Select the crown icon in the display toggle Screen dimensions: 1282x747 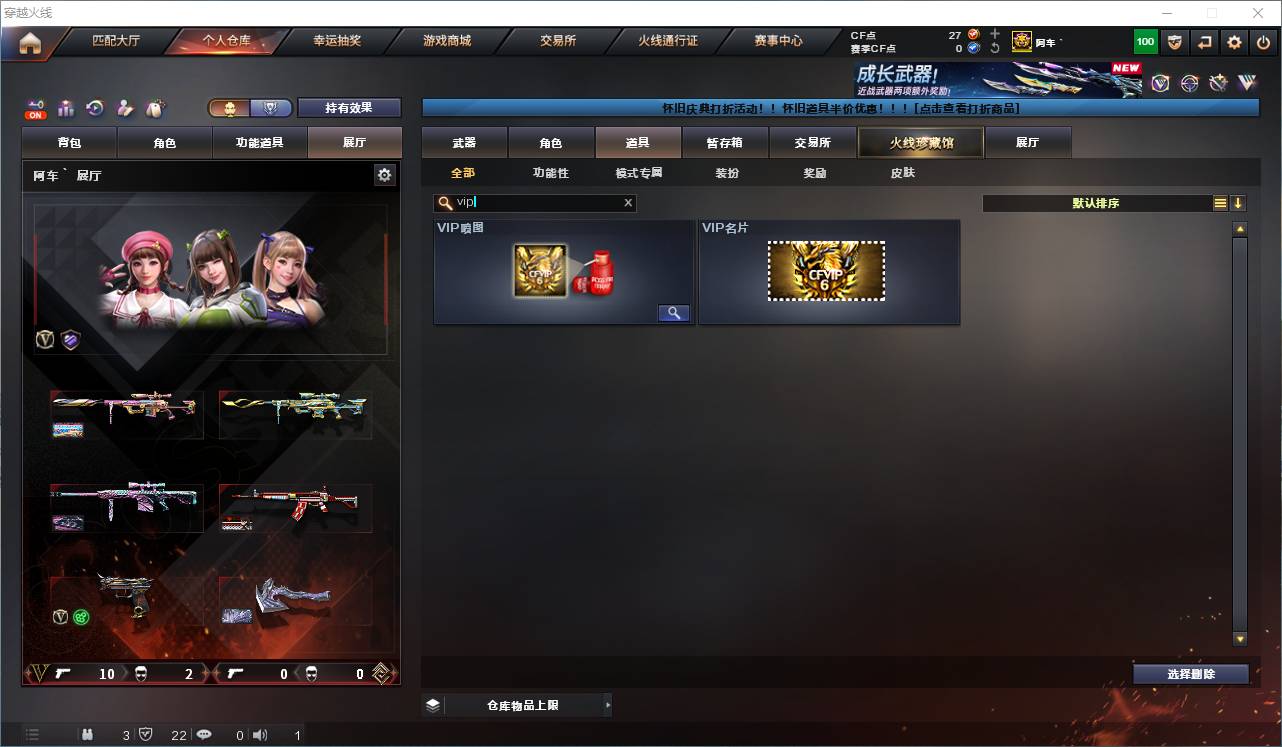pos(228,106)
